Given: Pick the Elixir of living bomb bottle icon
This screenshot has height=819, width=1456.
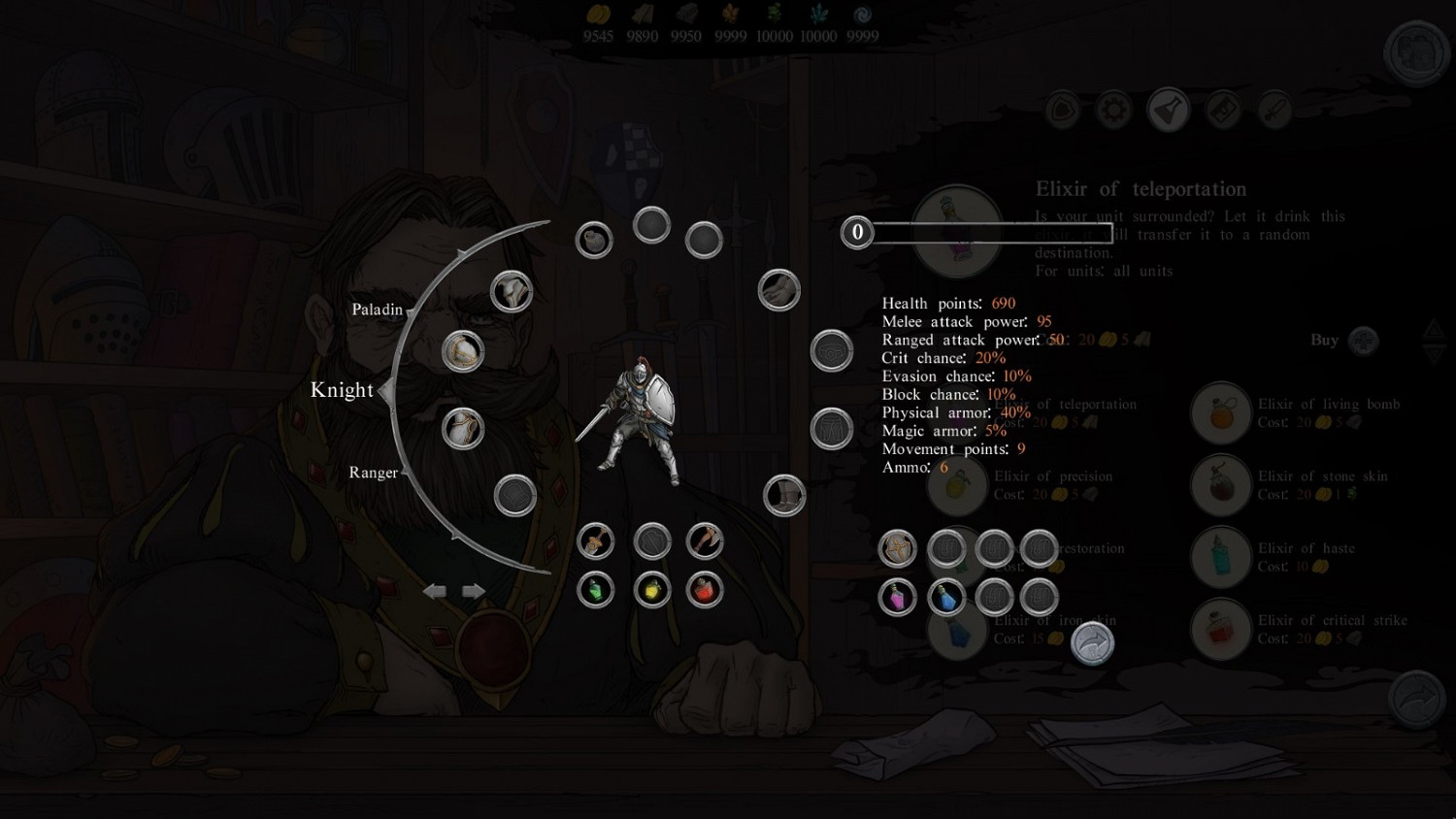Looking at the screenshot, I should (x=1220, y=412).
